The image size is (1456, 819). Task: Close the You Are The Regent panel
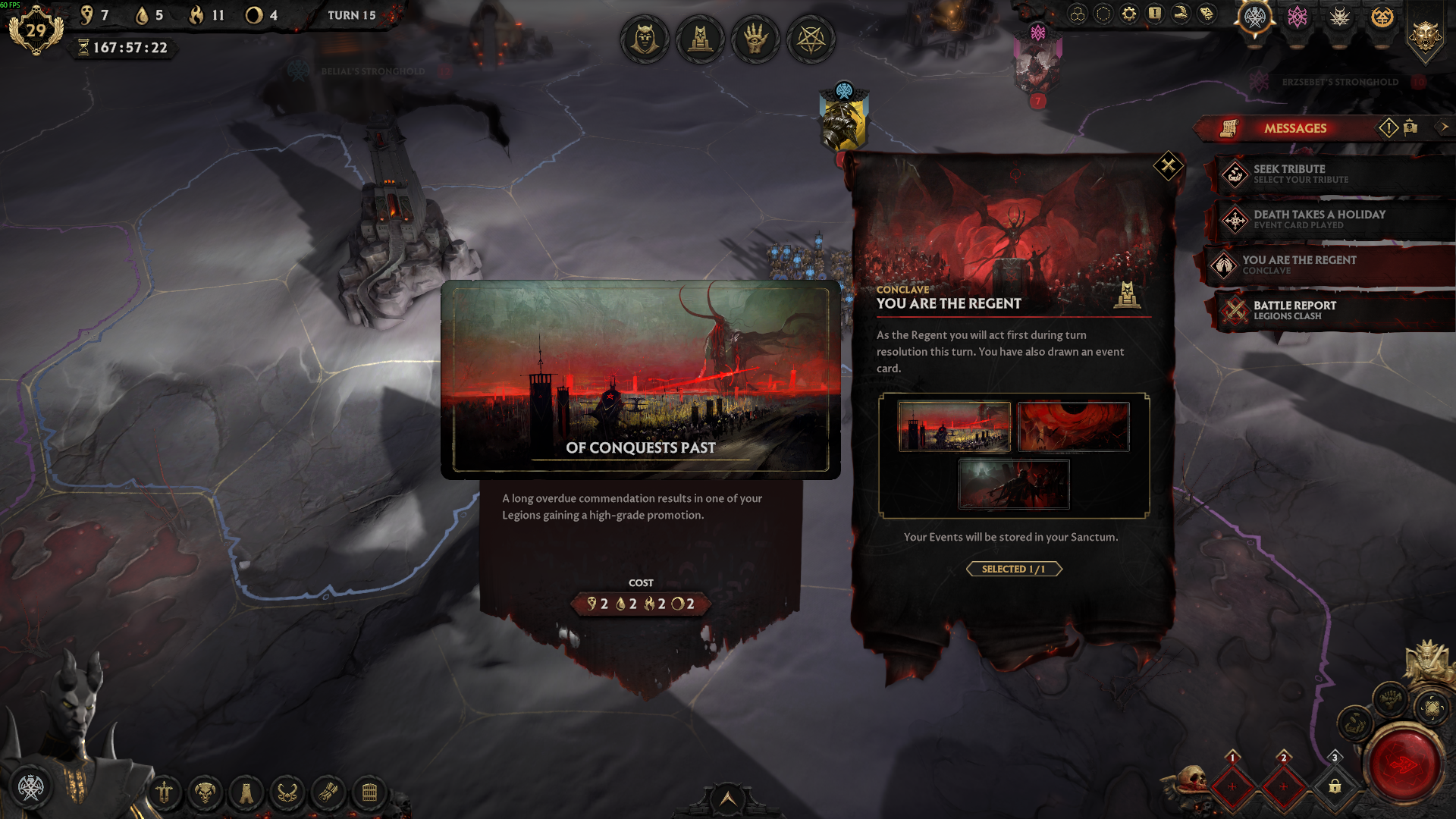(x=1168, y=165)
